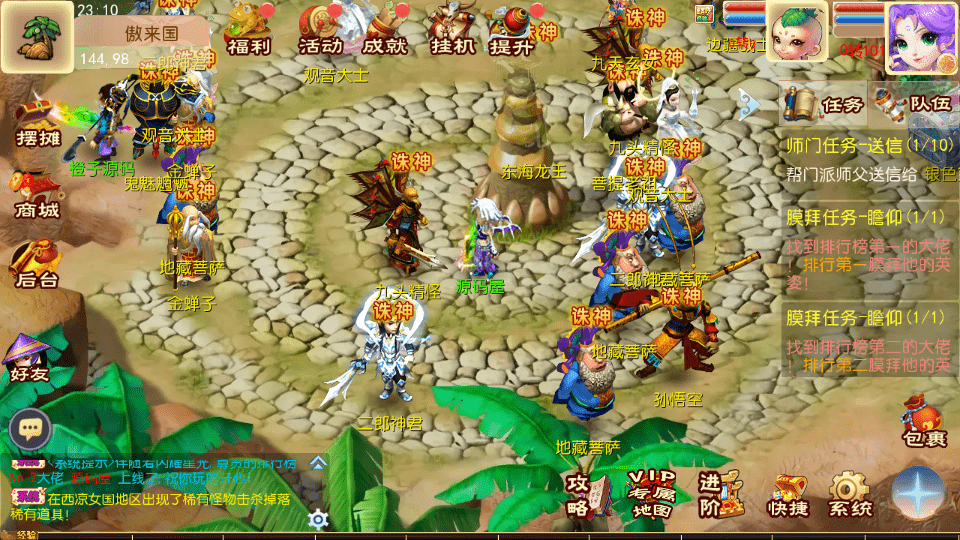Click the chat speech bubble button
Screen dimensions: 960x540
30,430
